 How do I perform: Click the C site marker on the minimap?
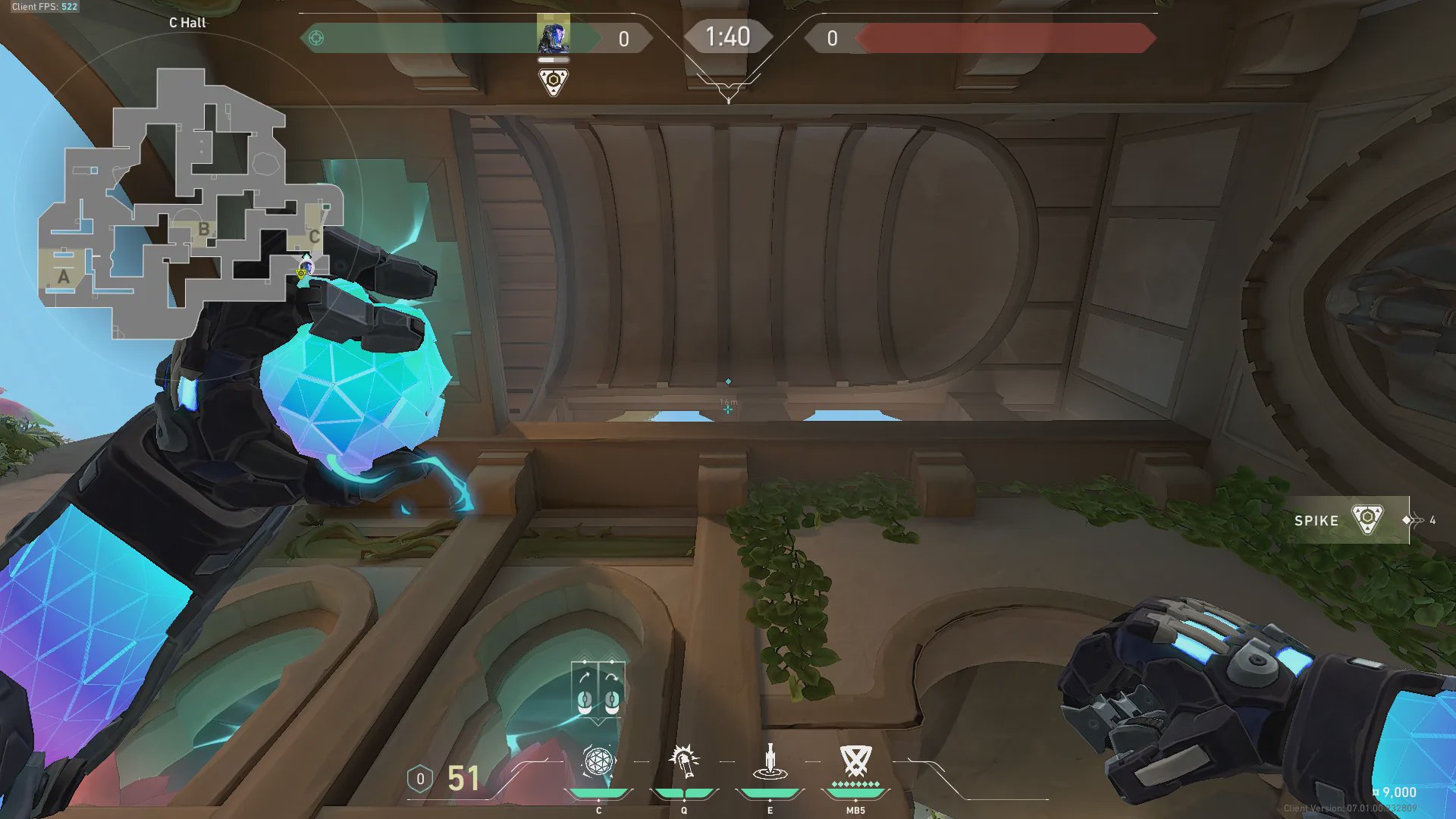(x=314, y=237)
